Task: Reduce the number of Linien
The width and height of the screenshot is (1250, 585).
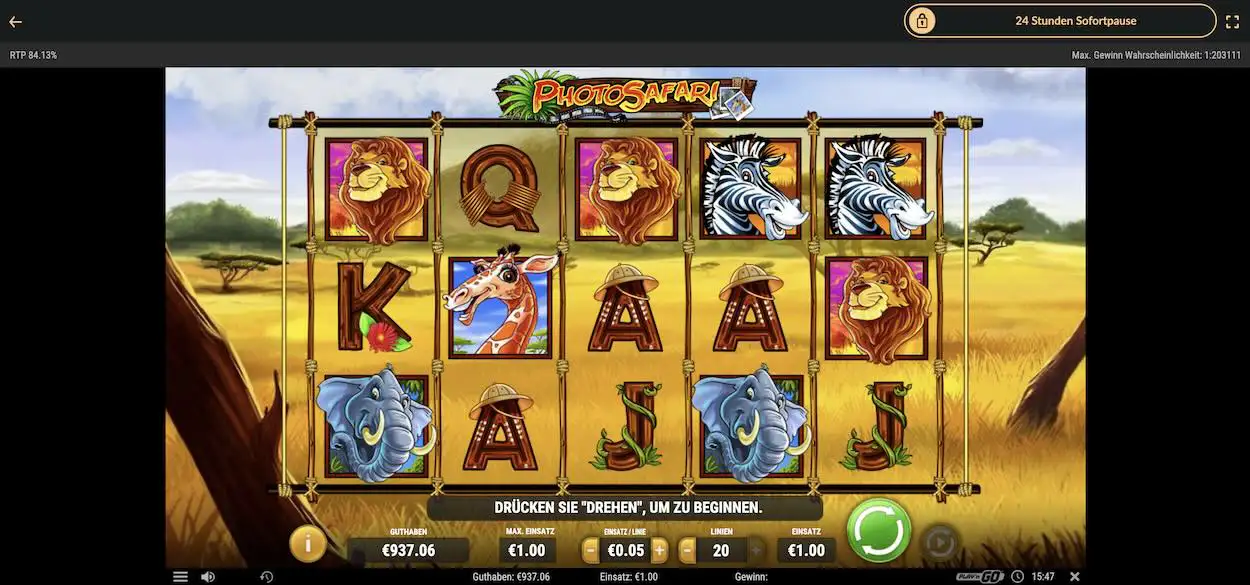Action: click(687, 550)
